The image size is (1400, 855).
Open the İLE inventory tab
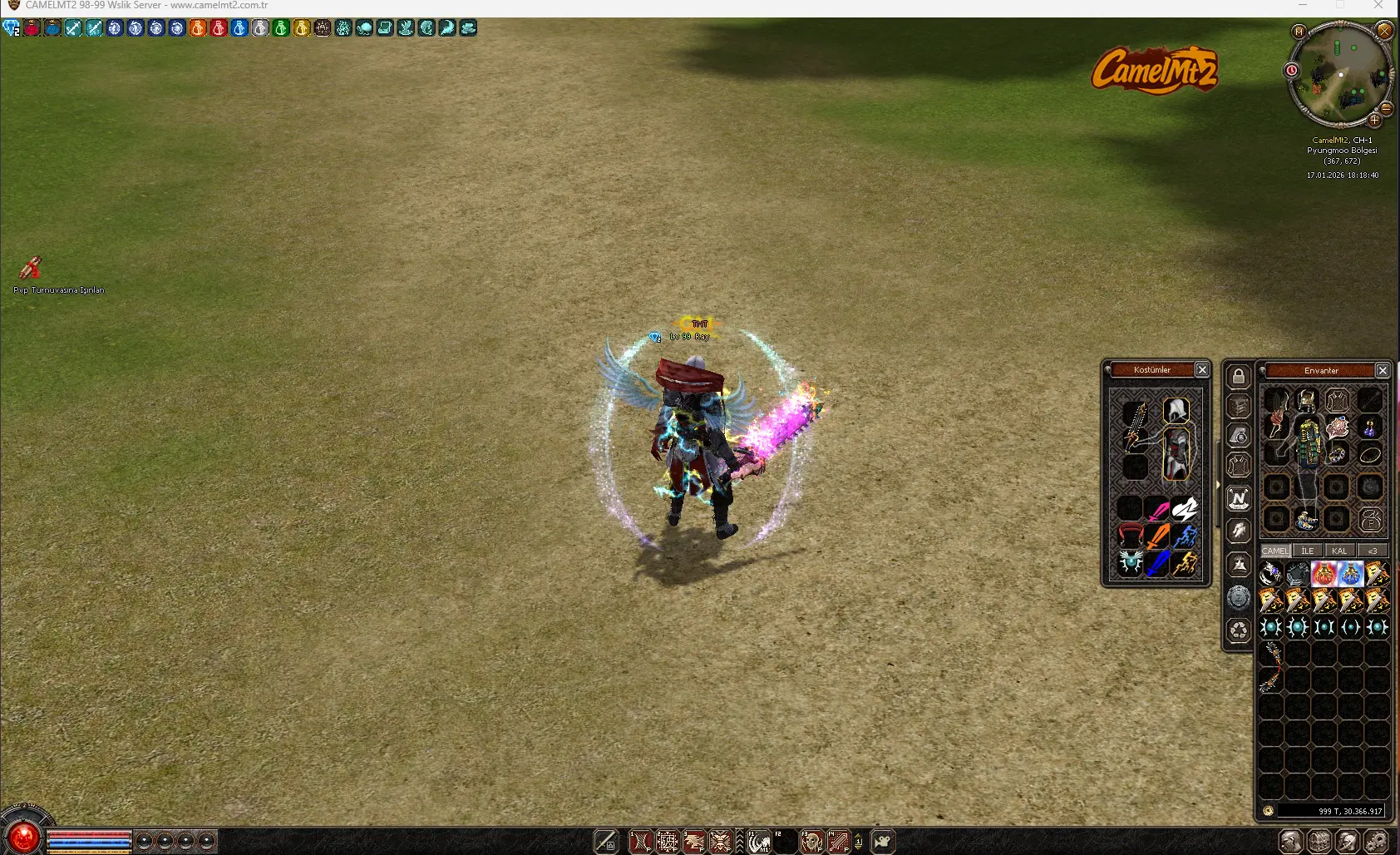point(1308,551)
